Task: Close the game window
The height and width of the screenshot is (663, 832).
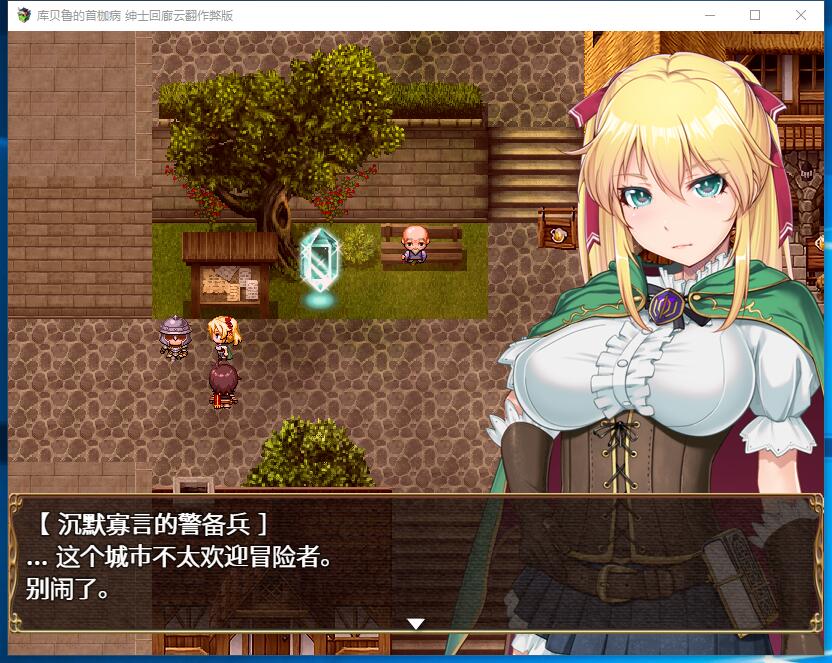Action: 801,15
